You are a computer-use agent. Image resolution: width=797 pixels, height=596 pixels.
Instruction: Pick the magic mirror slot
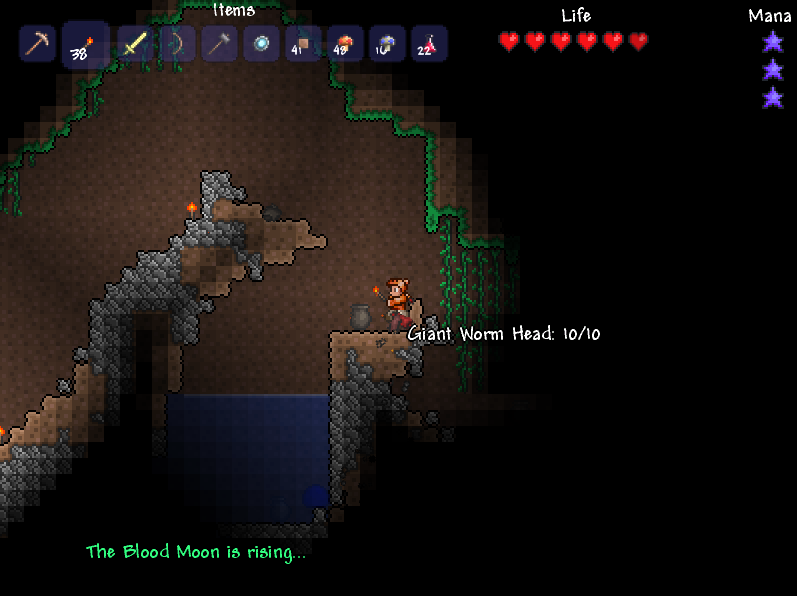(x=261, y=44)
